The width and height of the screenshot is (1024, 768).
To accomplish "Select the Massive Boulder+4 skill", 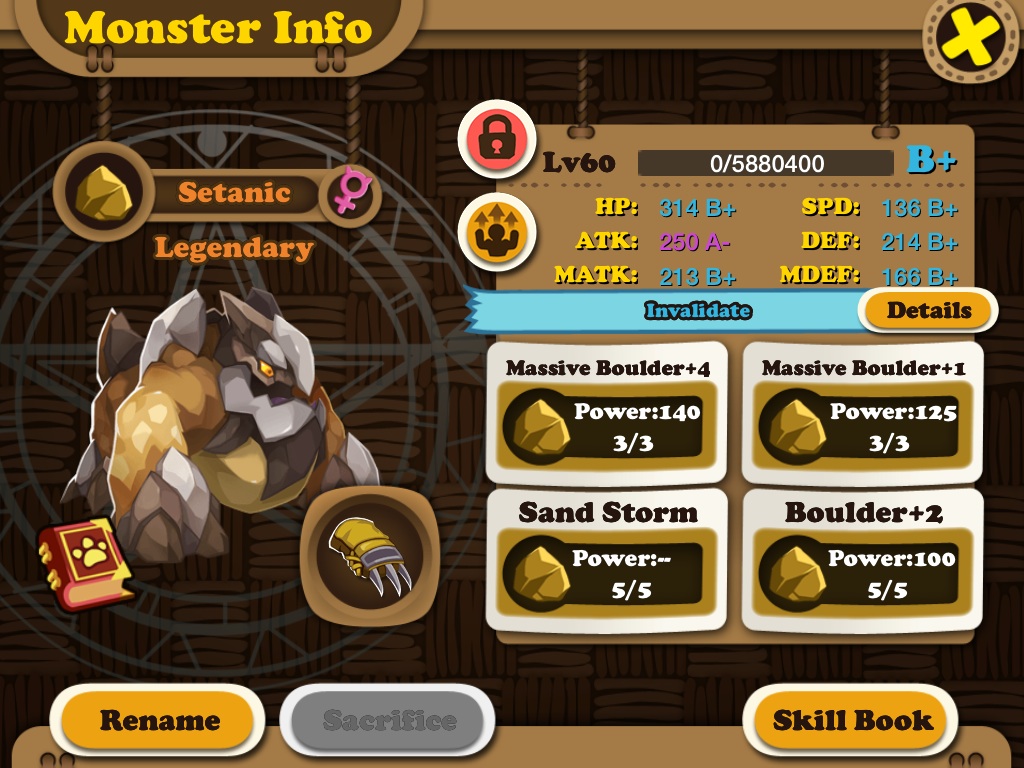I will click(607, 413).
